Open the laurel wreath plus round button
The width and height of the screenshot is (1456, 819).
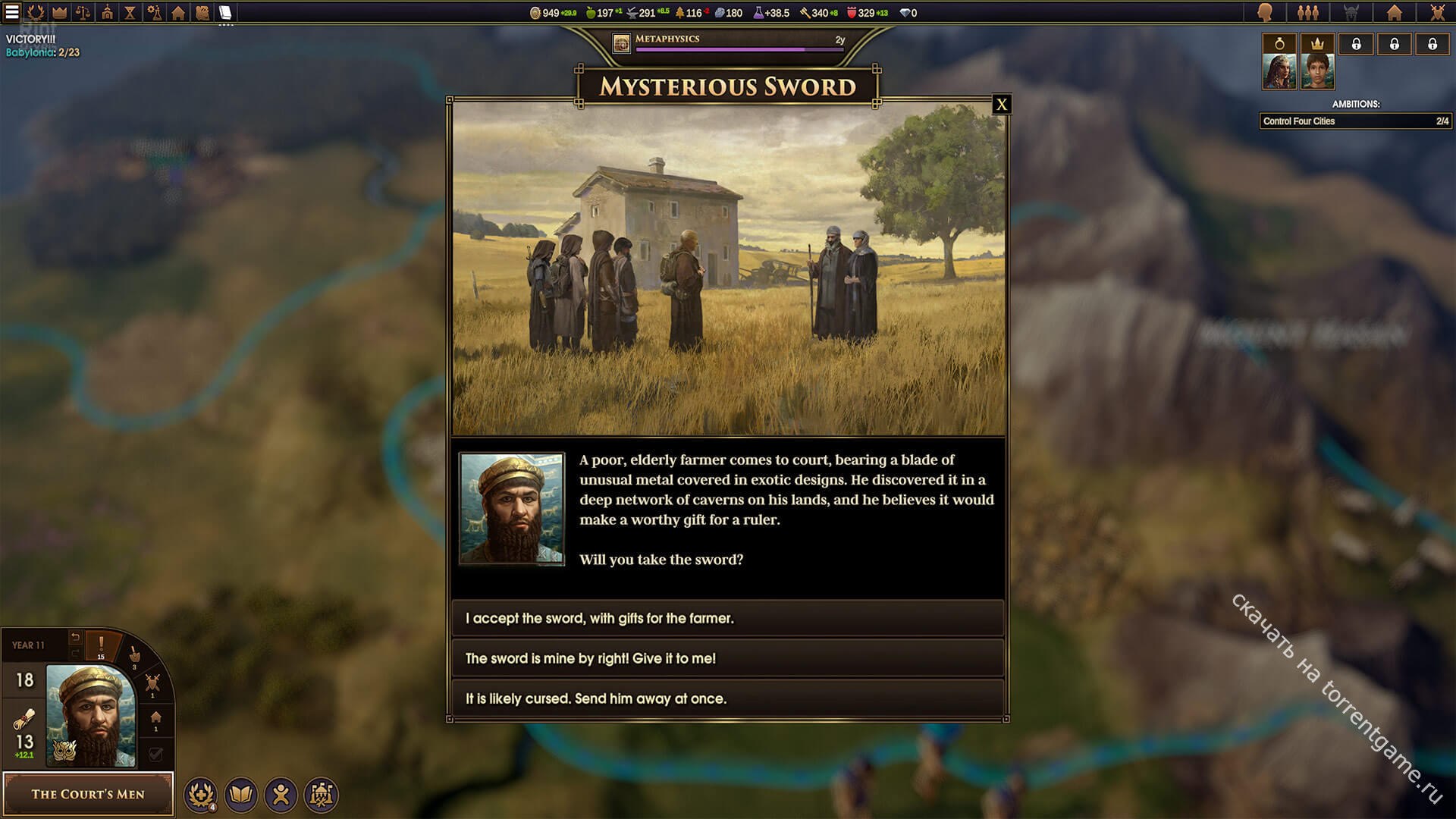[x=201, y=795]
